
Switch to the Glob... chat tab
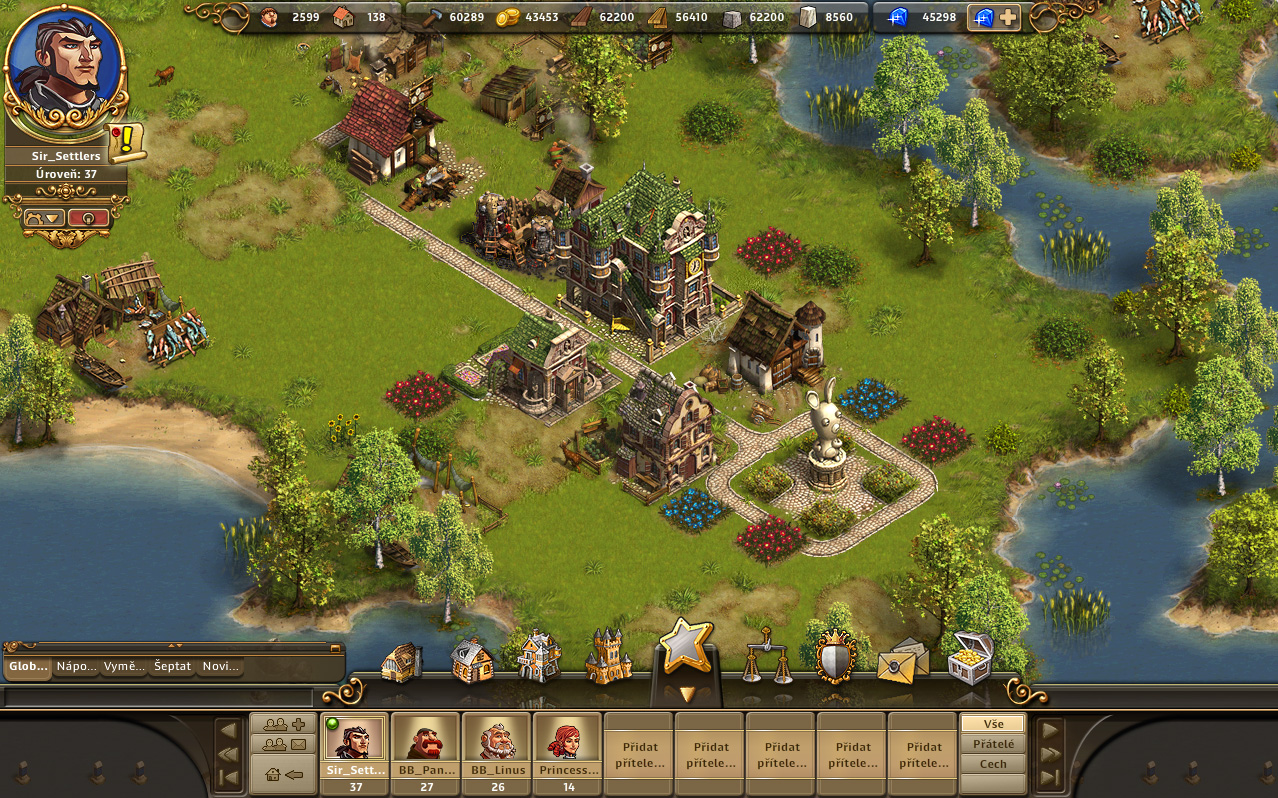(x=28, y=666)
